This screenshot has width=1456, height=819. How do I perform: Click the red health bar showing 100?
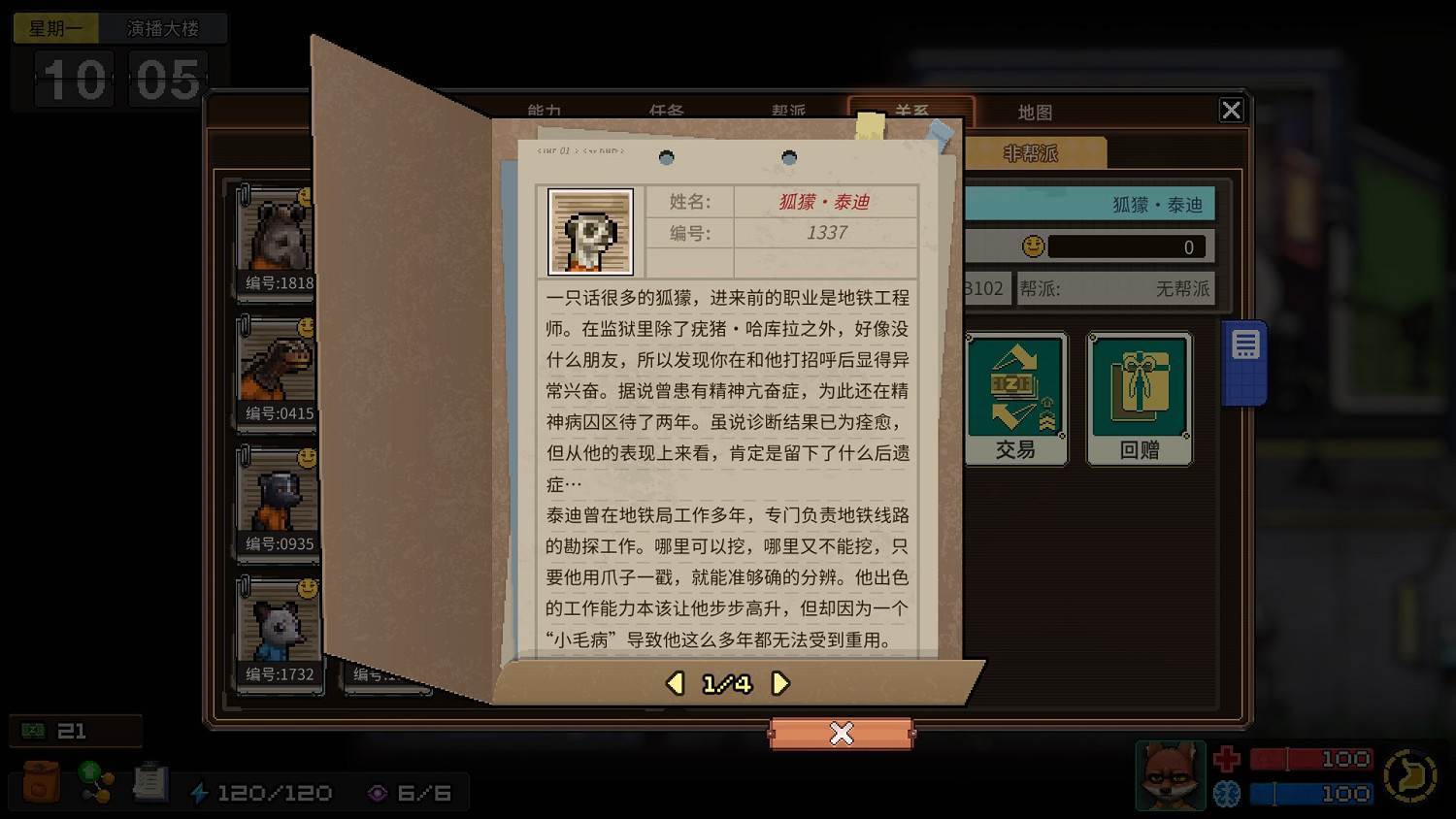coord(1312,758)
